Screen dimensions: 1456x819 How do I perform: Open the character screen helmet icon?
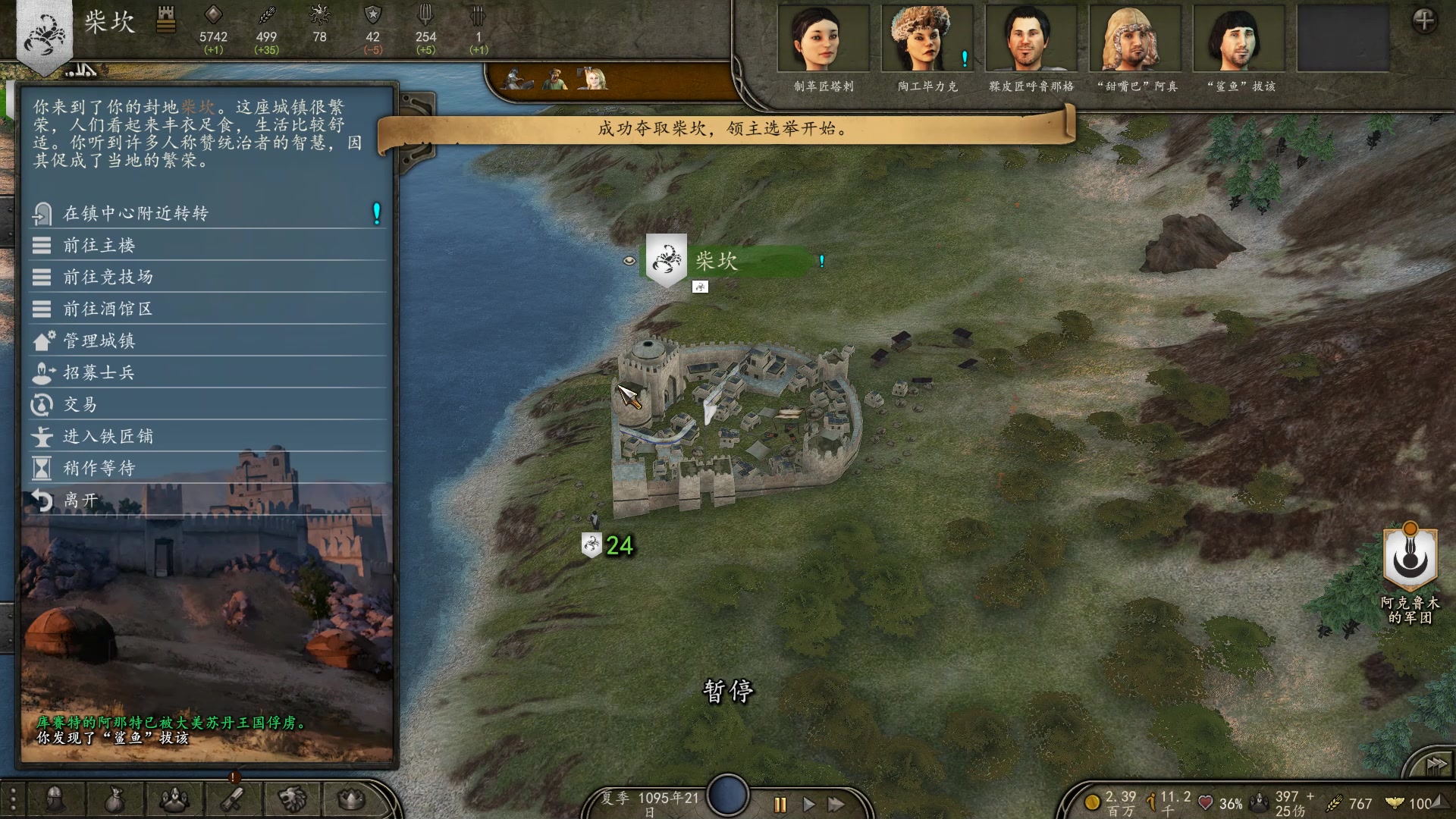pyautogui.click(x=55, y=799)
